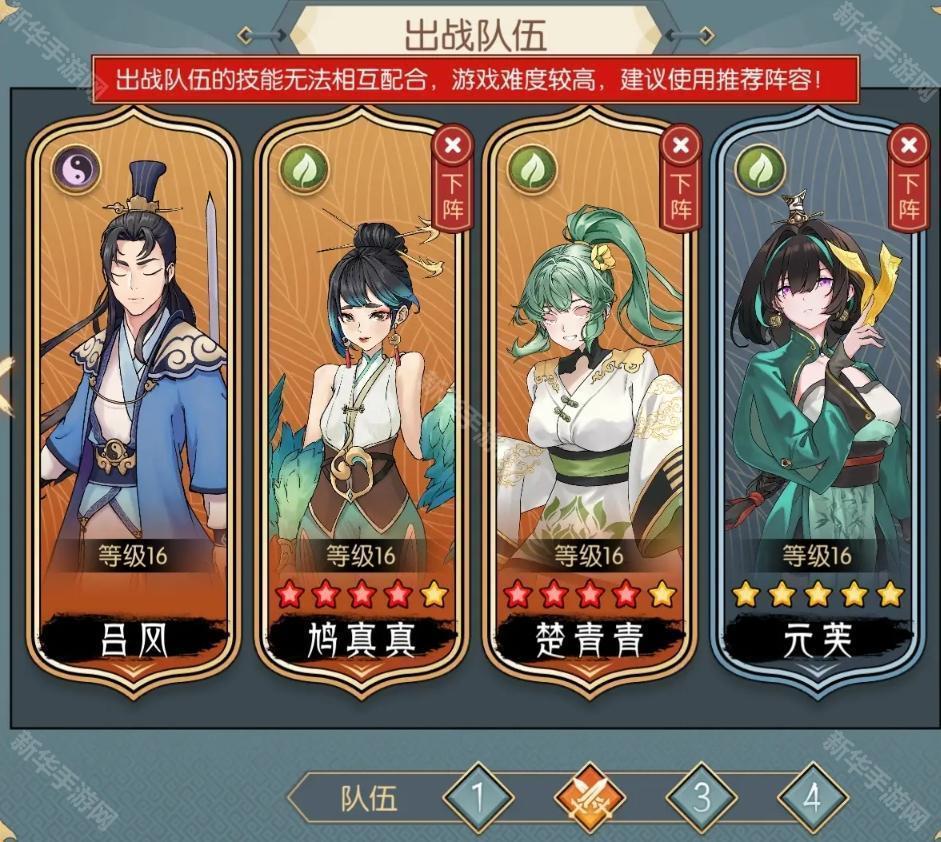Select the 吕风 character card
The width and height of the screenshot is (941, 842).
(133, 400)
